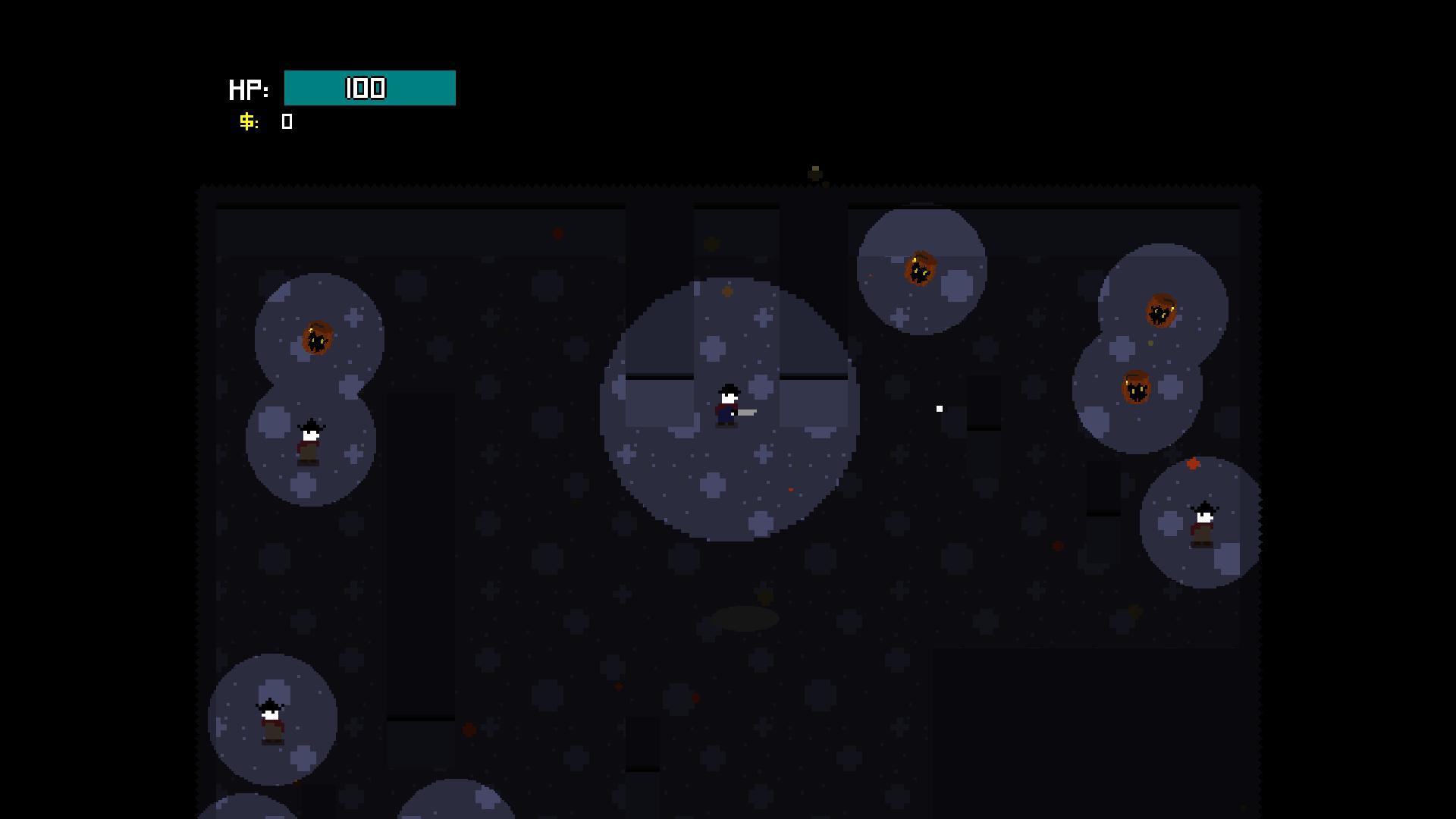
Task: Click the teal HP bar showing 100
Action: [369, 87]
